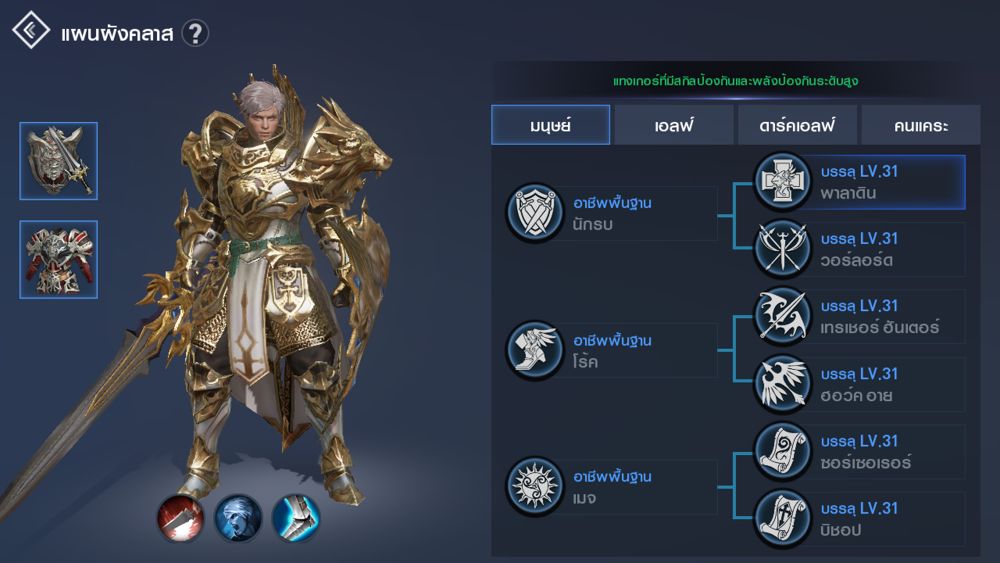Open the class chart help question mark

pyautogui.click(x=195, y=33)
